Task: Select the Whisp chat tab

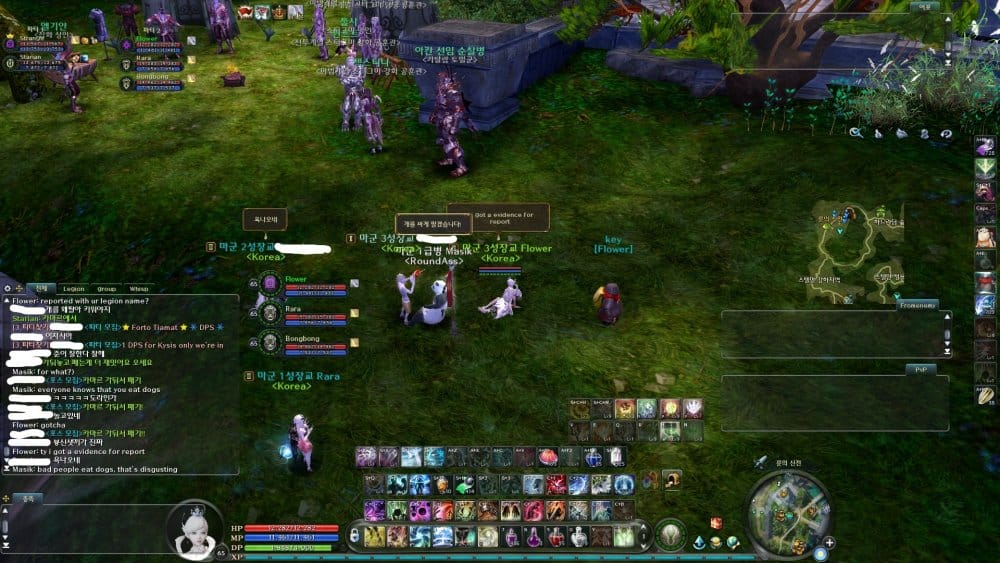Action: point(138,288)
